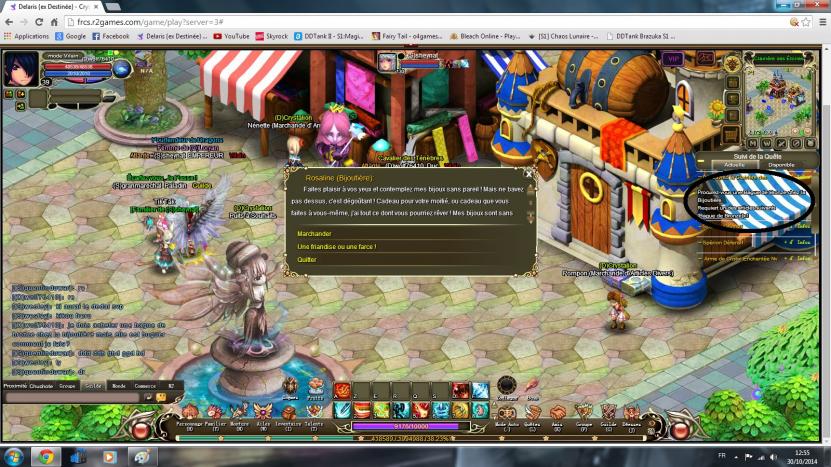Choose the Marchander dialogue option
Screen dimensions: 831x467
point(314,234)
